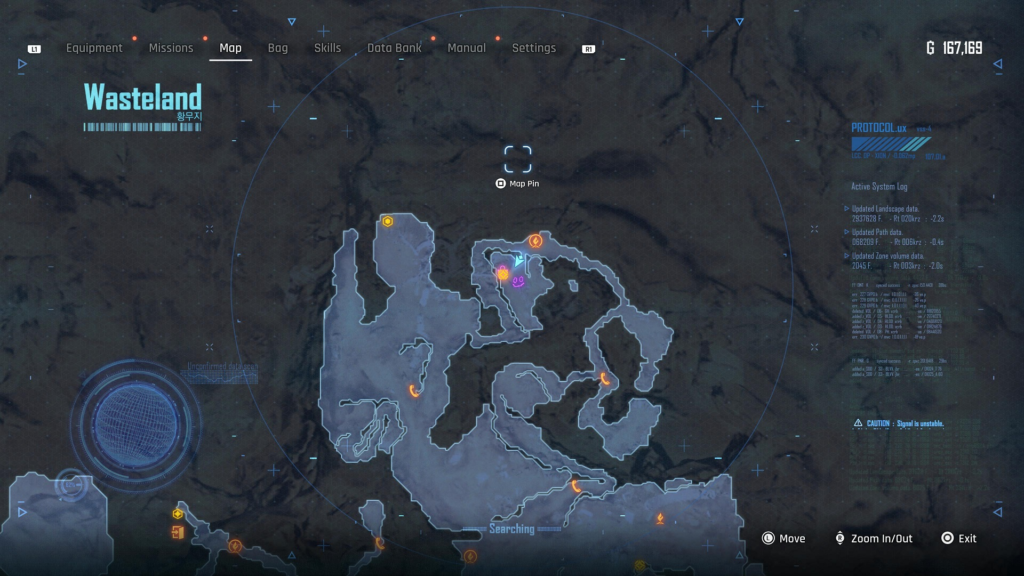Screen dimensions: 1024x576
Task: Open the Data Bank tab
Action: click(394, 48)
